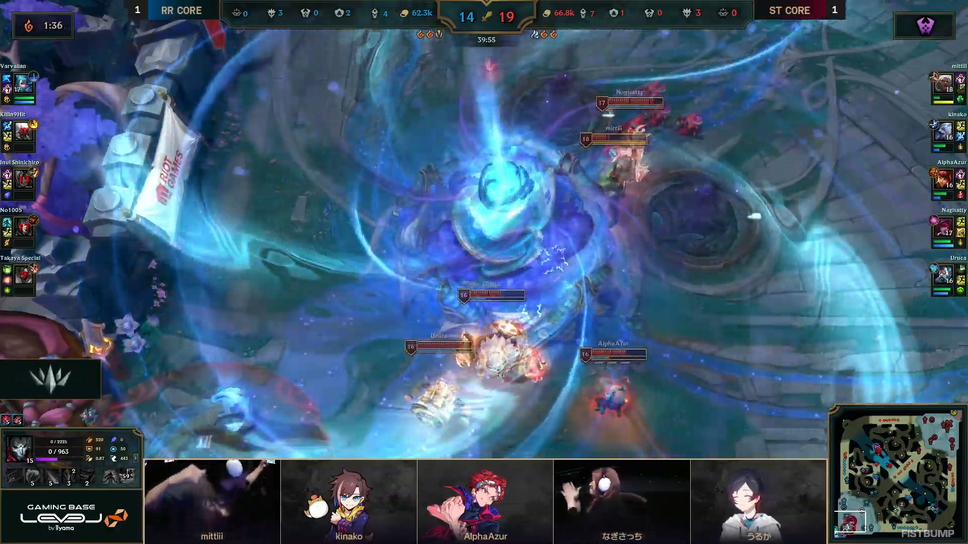The image size is (968, 544).
Task: Click the RR CORE team name
Action: [x=181, y=11]
